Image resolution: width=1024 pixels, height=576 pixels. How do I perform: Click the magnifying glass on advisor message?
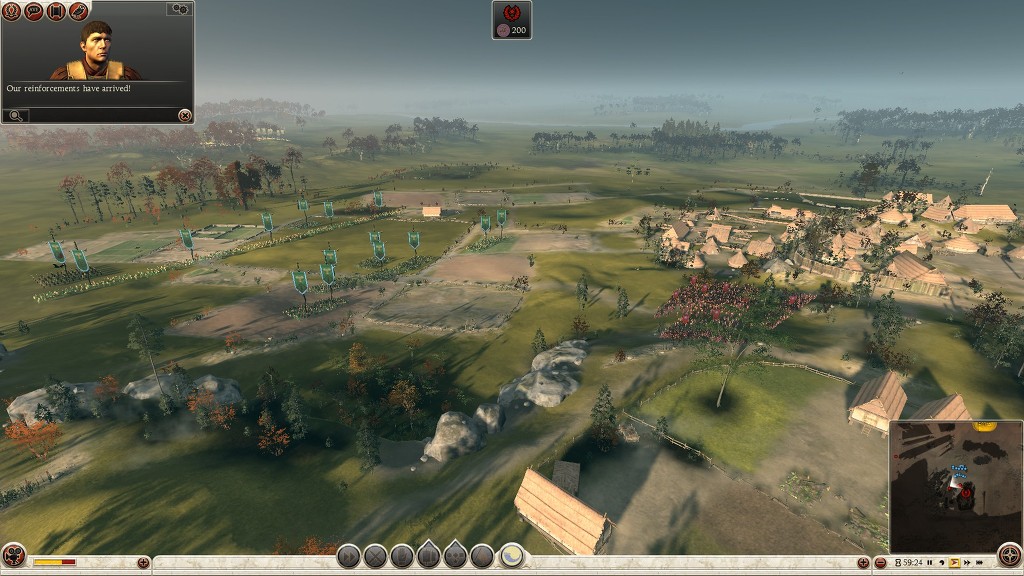pos(15,116)
